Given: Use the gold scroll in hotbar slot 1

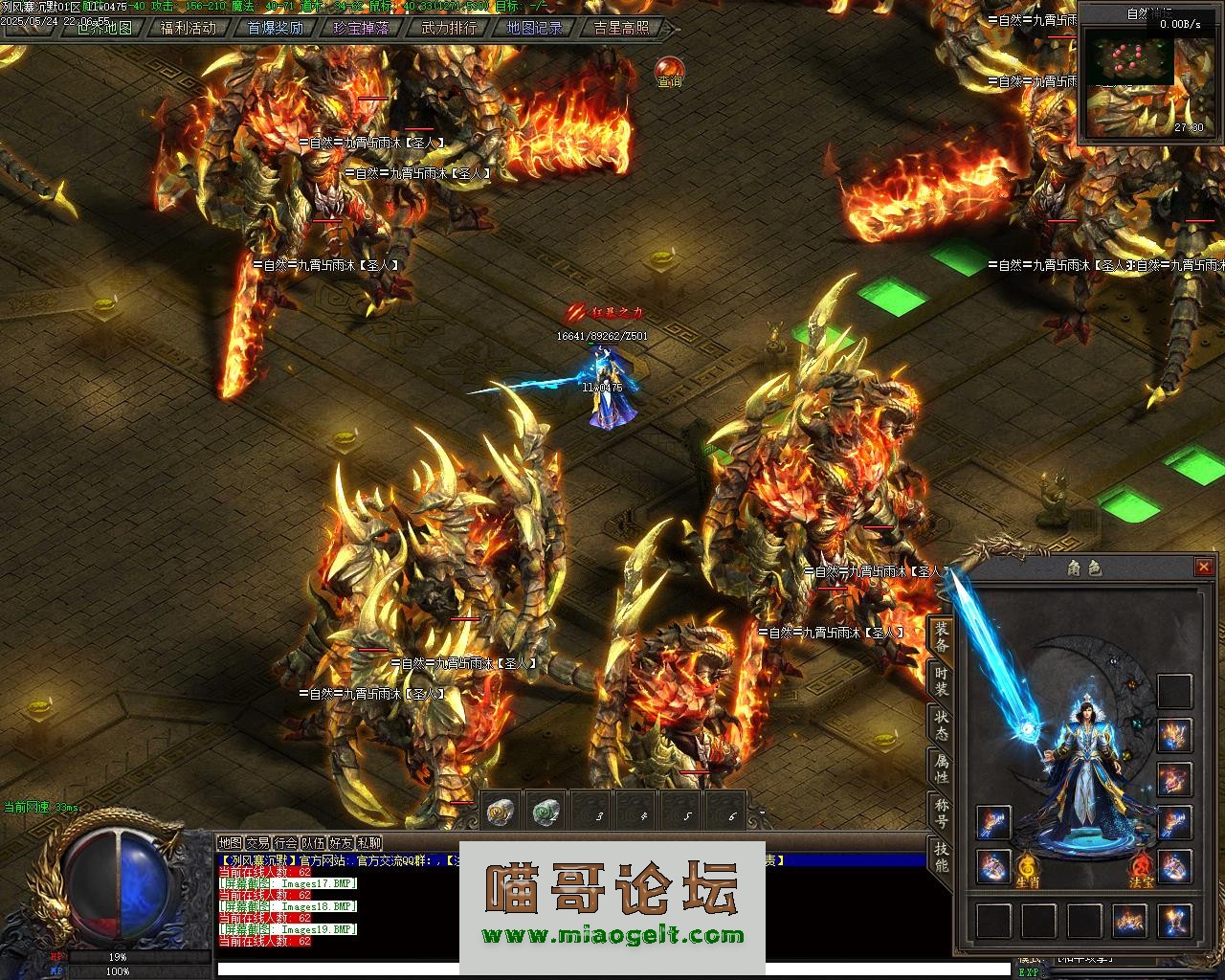Looking at the screenshot, I should [501, 813].
